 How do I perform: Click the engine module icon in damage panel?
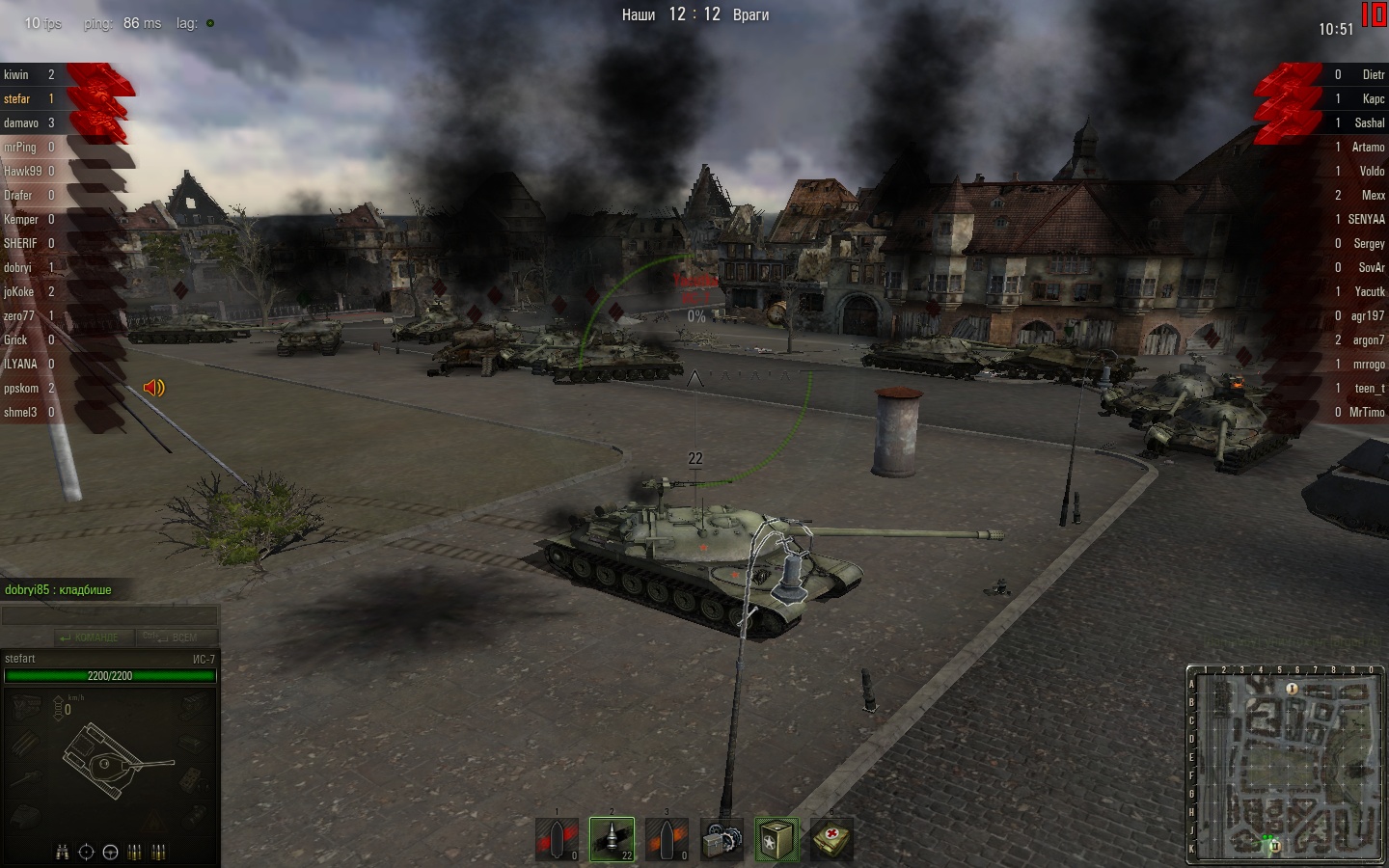(25, 709)
